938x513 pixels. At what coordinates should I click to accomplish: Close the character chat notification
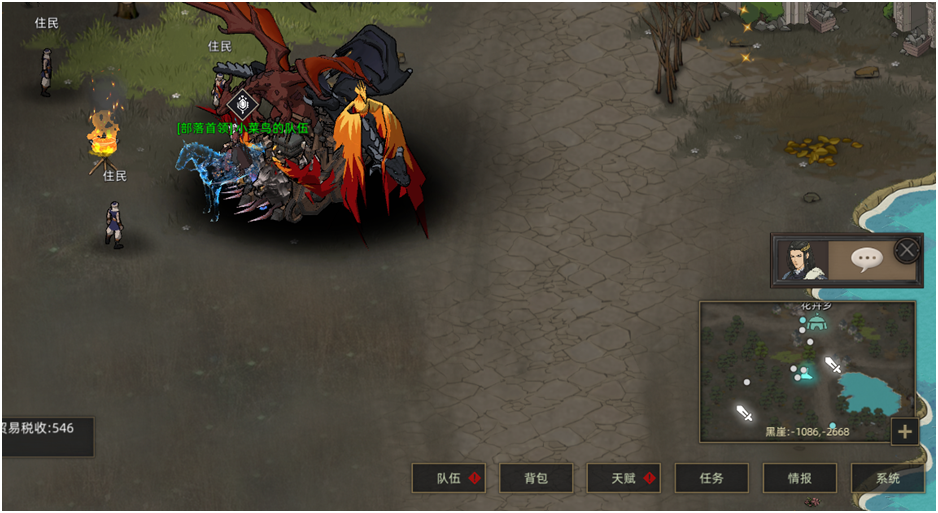pyautogui.click(x=907, y=249)
